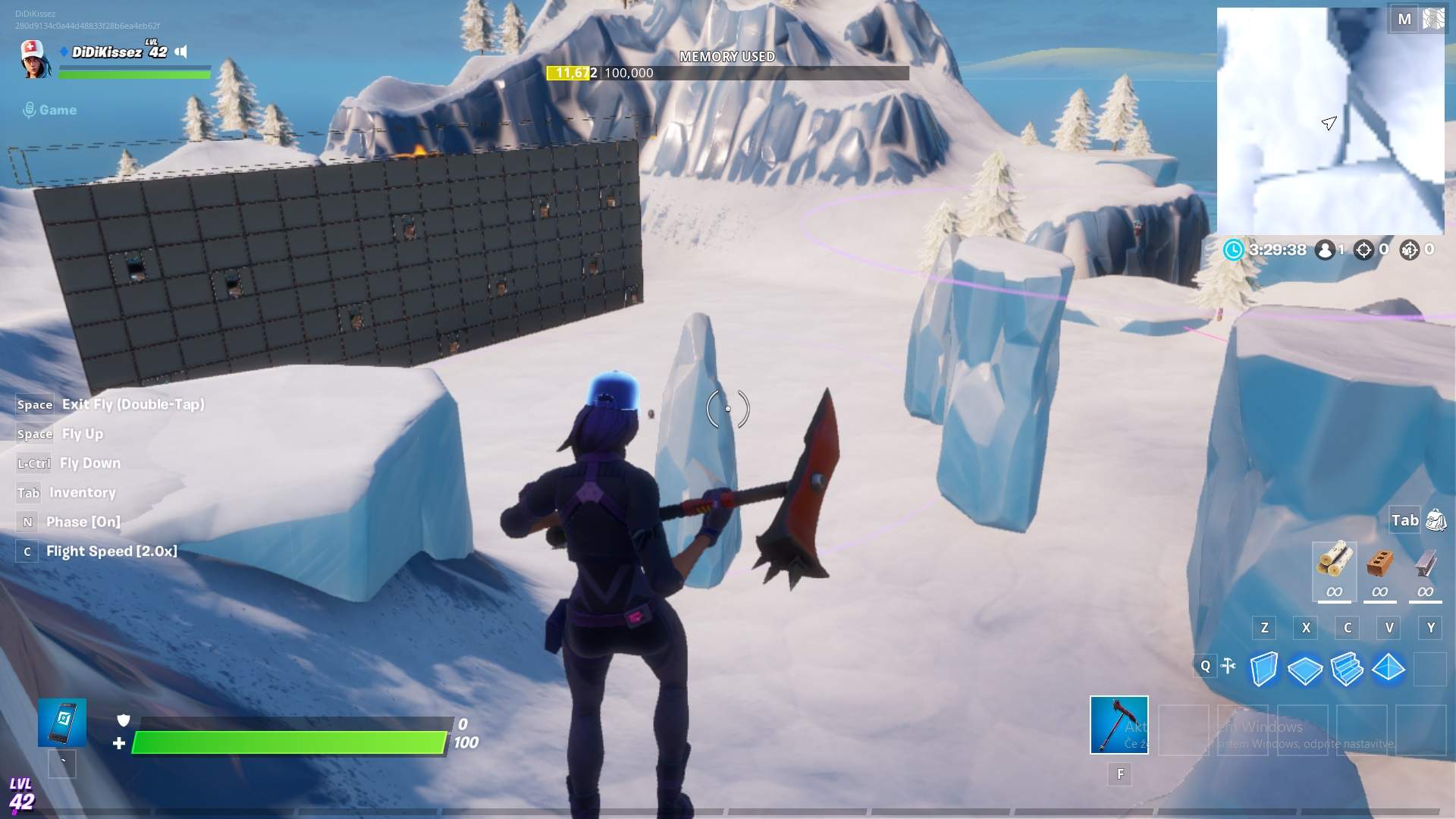Click the phone creative device icon
This screenshot has width=1456, height=819.
click(x=61, y=721)
